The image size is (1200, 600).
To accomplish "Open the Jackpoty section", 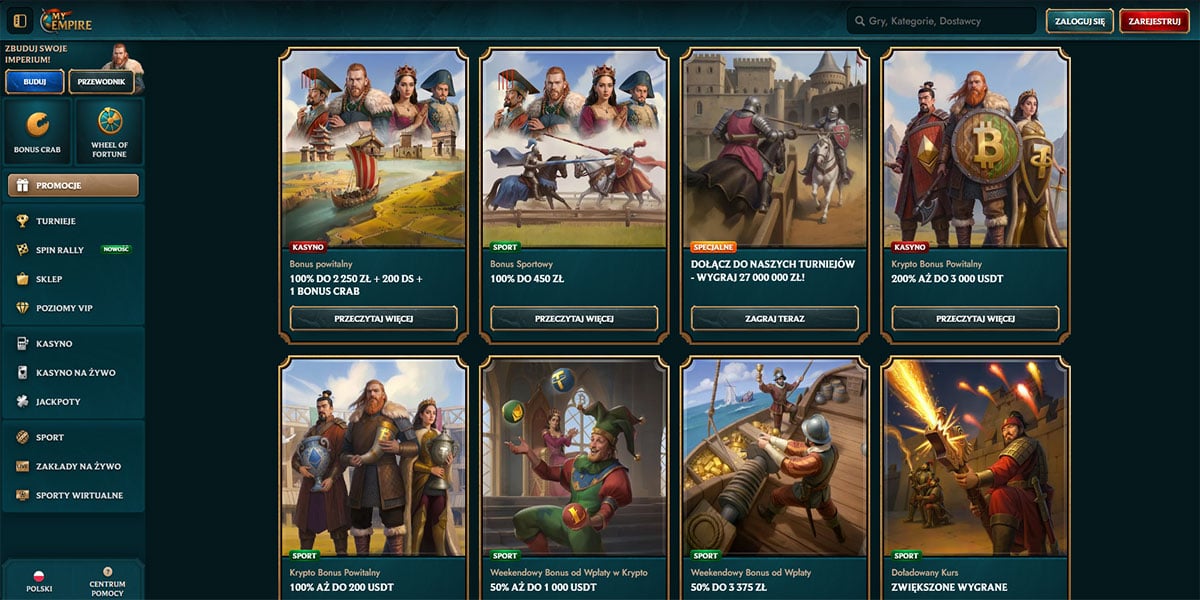I will [x=58, y=401].
